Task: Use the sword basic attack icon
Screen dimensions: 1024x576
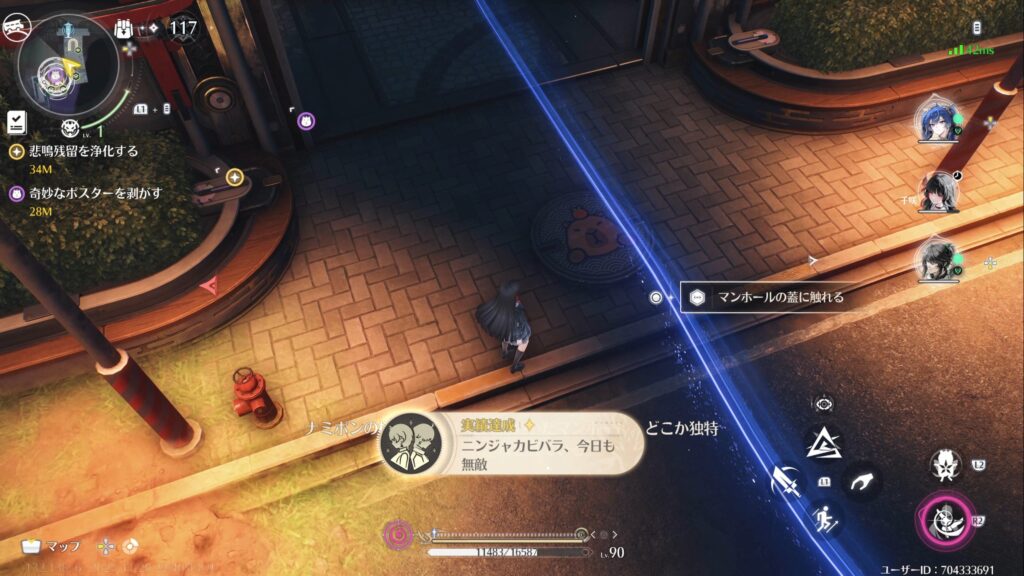Action: 786,482
